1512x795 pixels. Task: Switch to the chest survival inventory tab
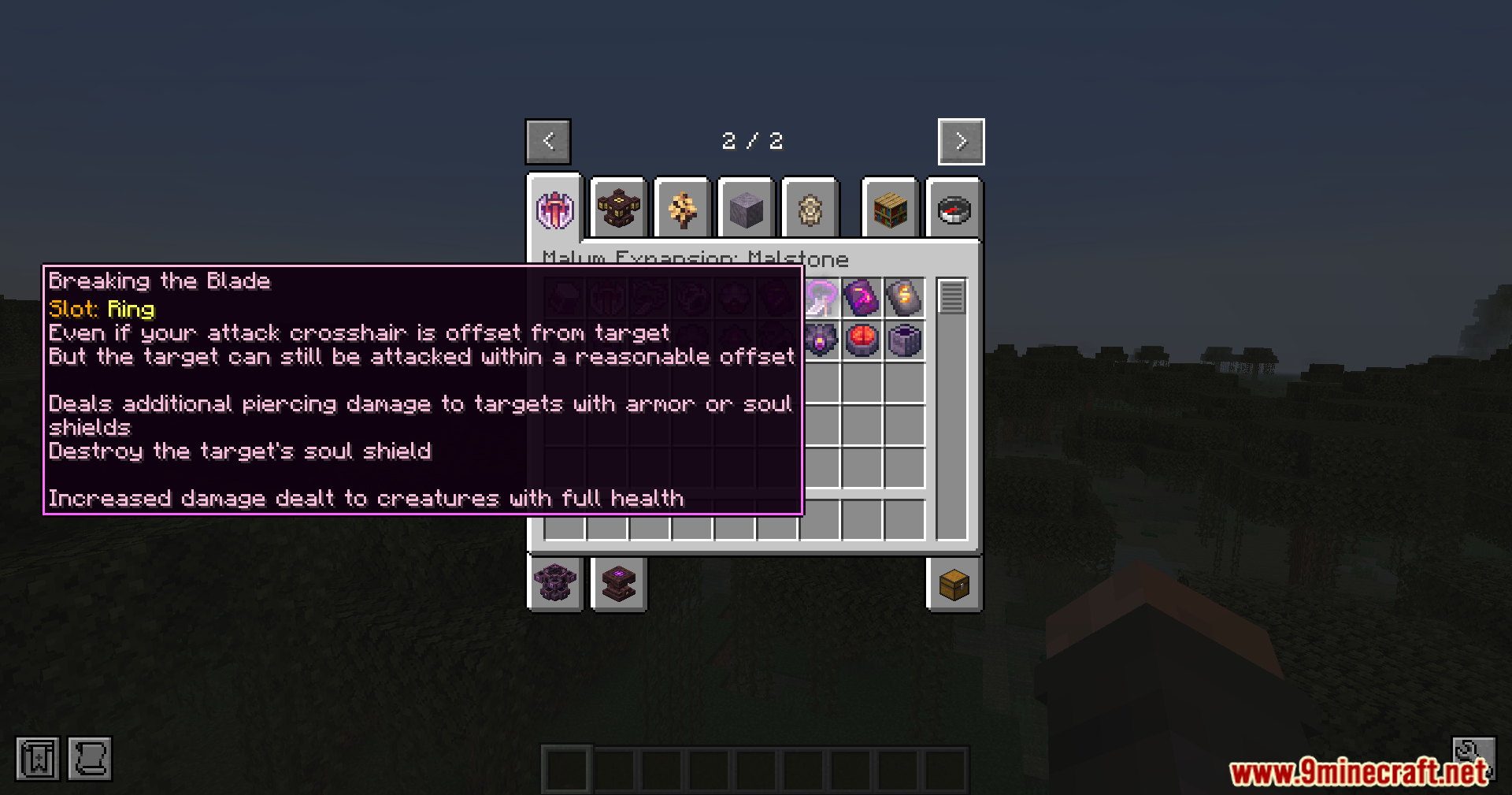954,584
